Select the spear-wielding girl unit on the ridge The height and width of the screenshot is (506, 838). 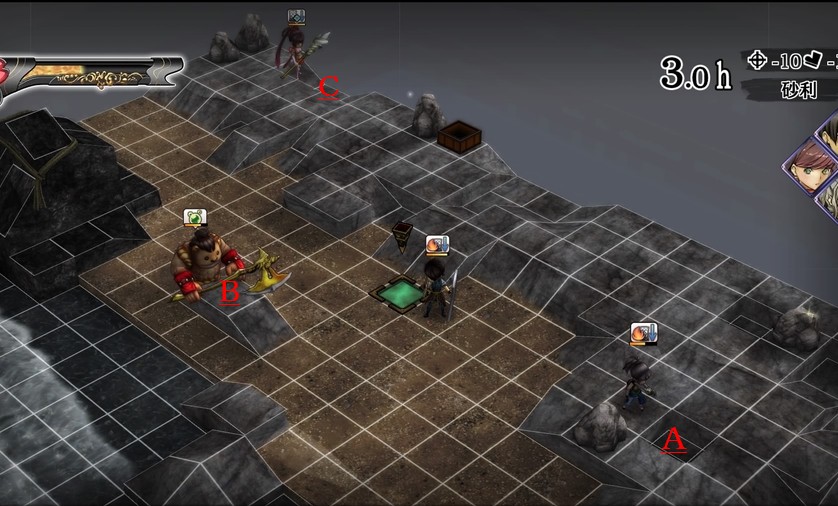297,54
